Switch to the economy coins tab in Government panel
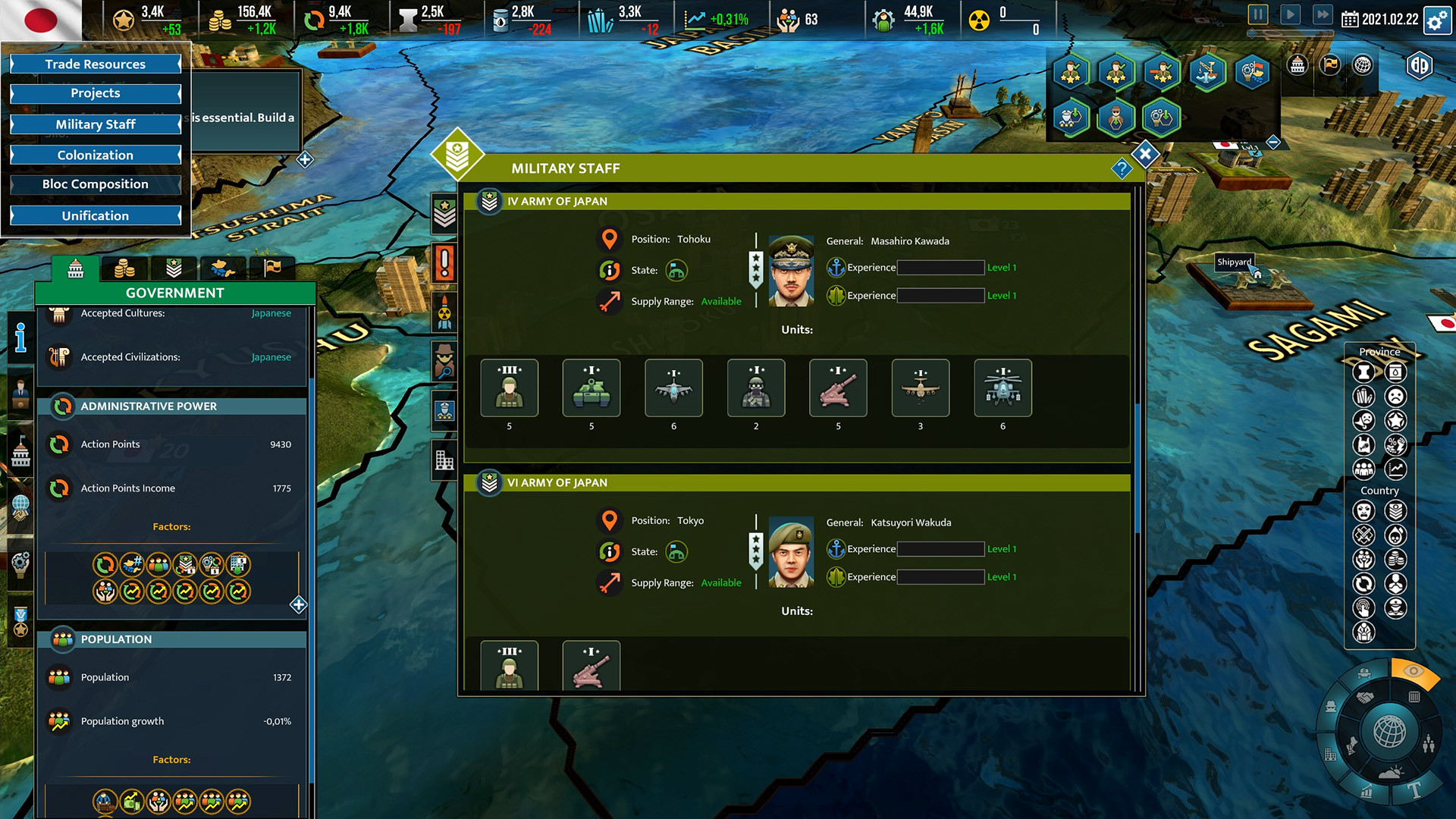 [124, 268]
